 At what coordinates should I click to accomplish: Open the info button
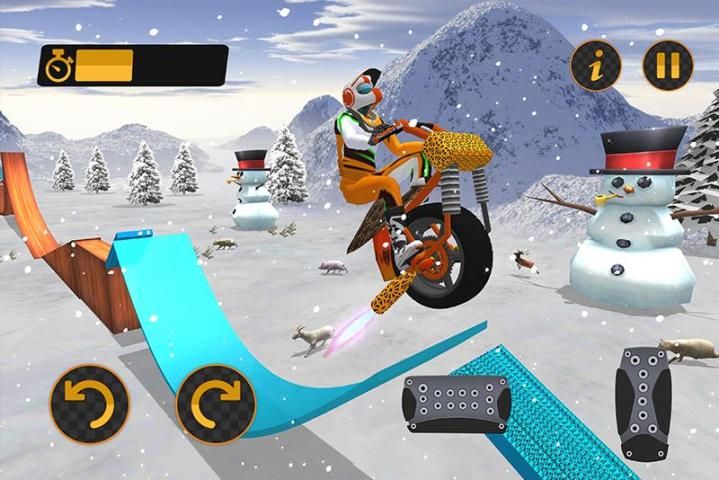pyautogui.click(x=595, y=66)
